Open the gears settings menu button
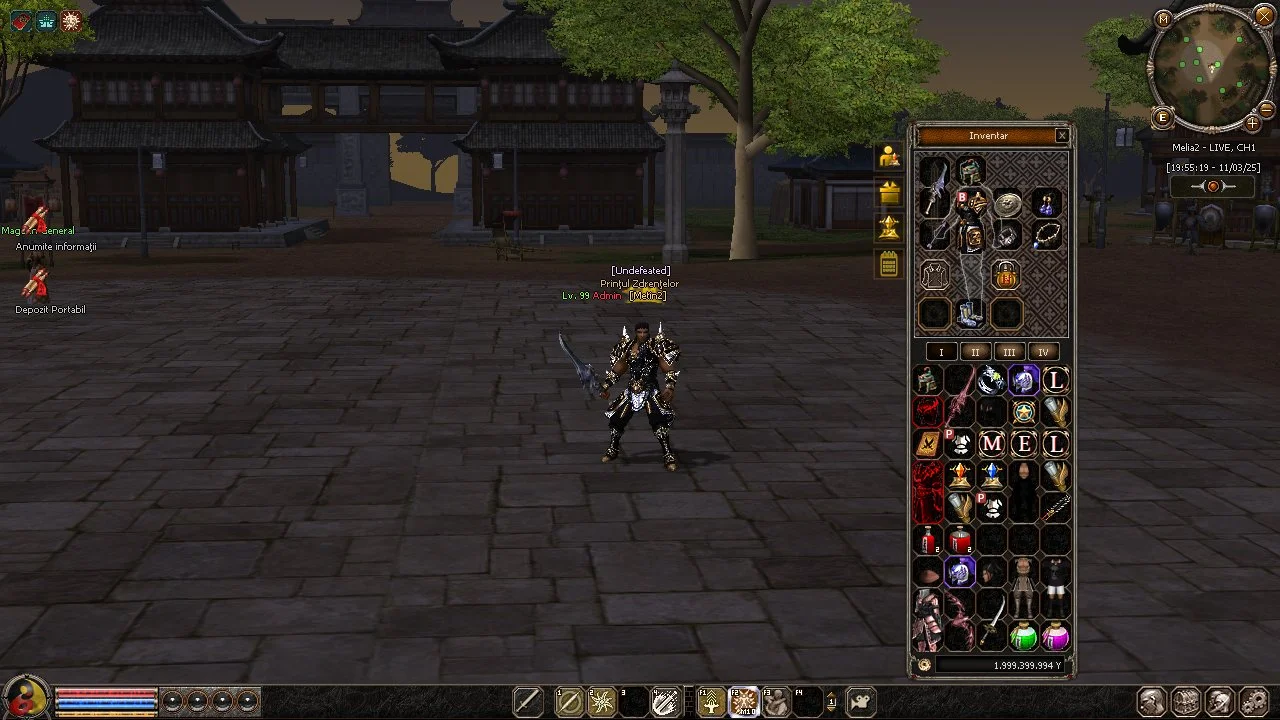Viewport: 1280px width, 720px height. click(x=1253, y=702)
